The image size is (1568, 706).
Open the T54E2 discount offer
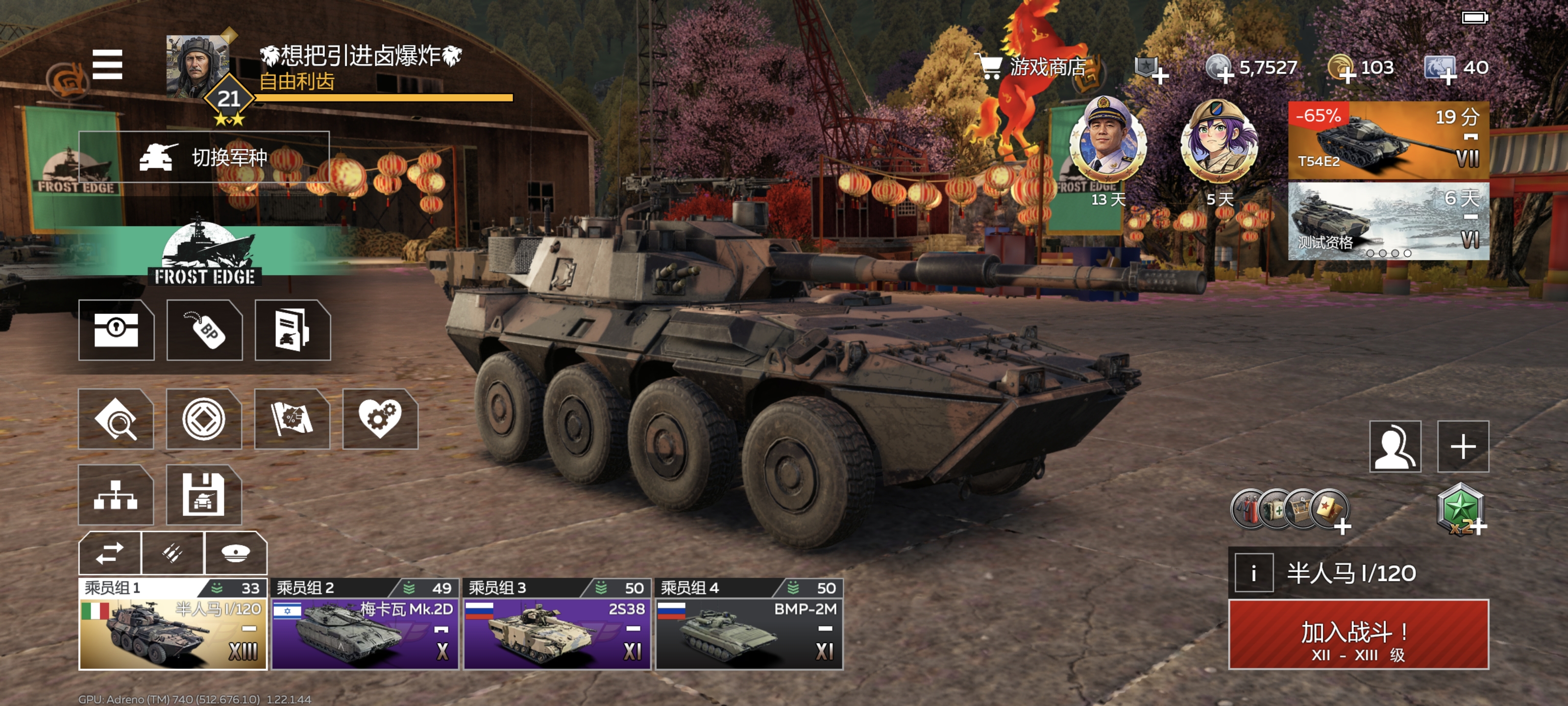[x=1388, y=141]
